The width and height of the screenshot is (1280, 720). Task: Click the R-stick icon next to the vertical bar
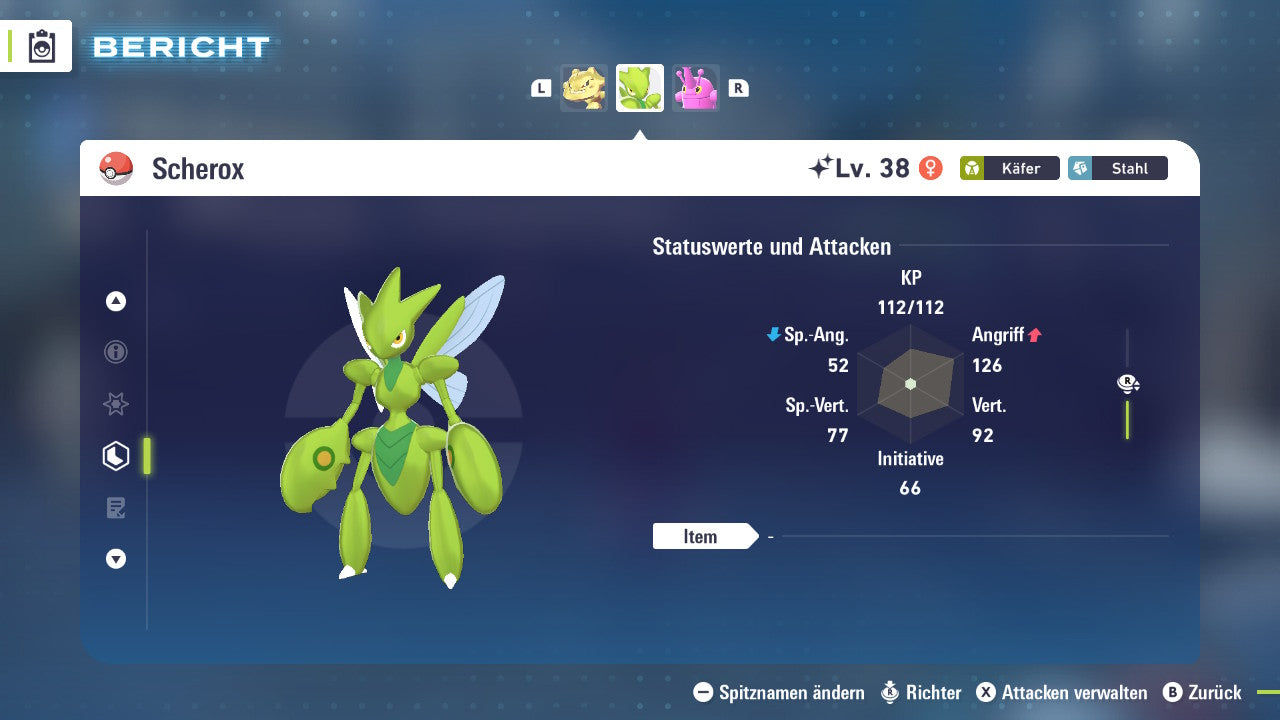click(x=1127, y=383)
